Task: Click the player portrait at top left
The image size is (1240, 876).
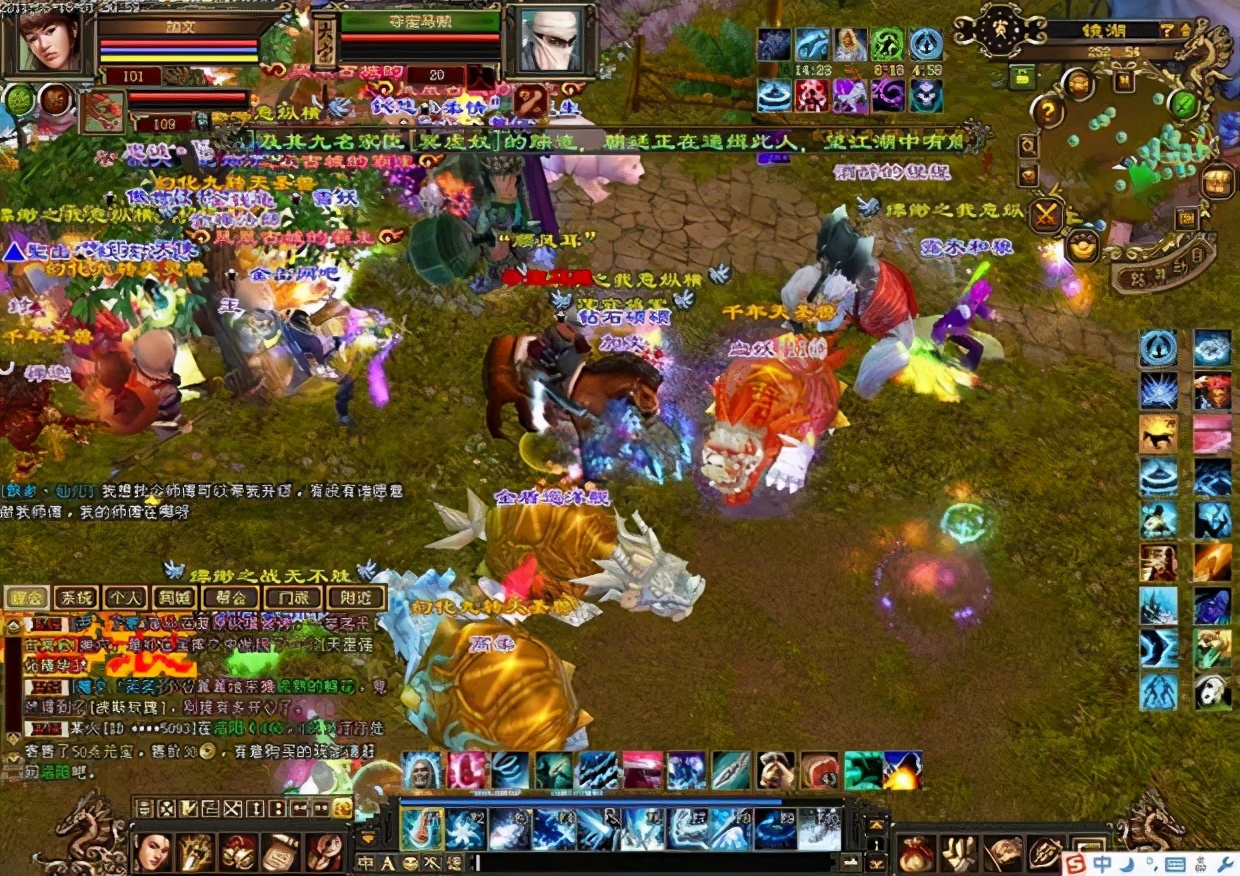Action: 48,40
